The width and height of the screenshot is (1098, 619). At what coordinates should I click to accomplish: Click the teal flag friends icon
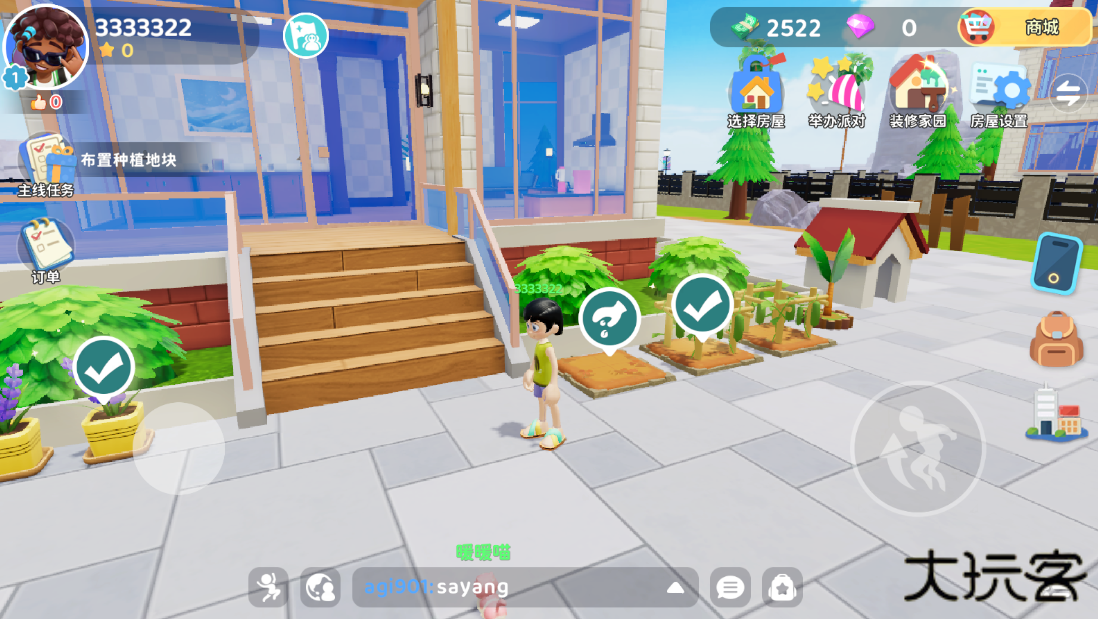tap(306, 36)
